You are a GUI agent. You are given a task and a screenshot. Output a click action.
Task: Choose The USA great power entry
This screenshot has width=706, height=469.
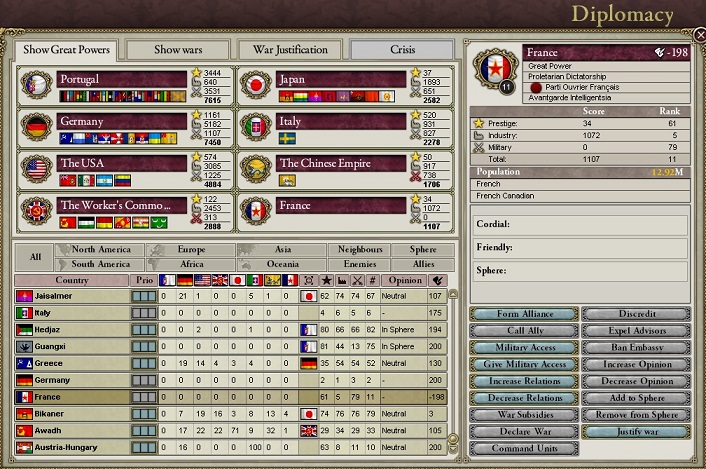pyautogui.click(x=122, y=163)
